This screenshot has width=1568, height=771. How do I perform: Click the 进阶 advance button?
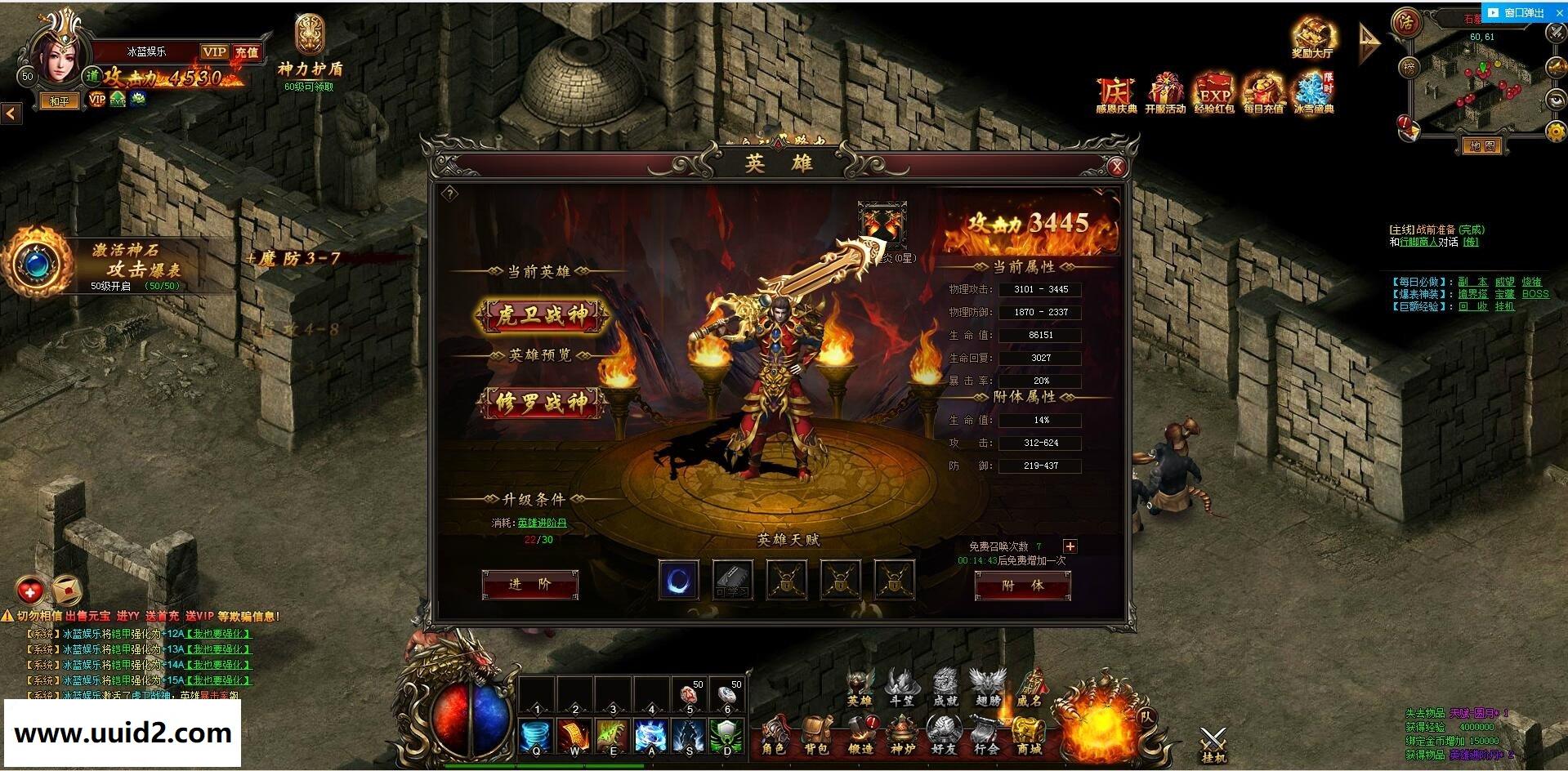click(x=530, y=585)
